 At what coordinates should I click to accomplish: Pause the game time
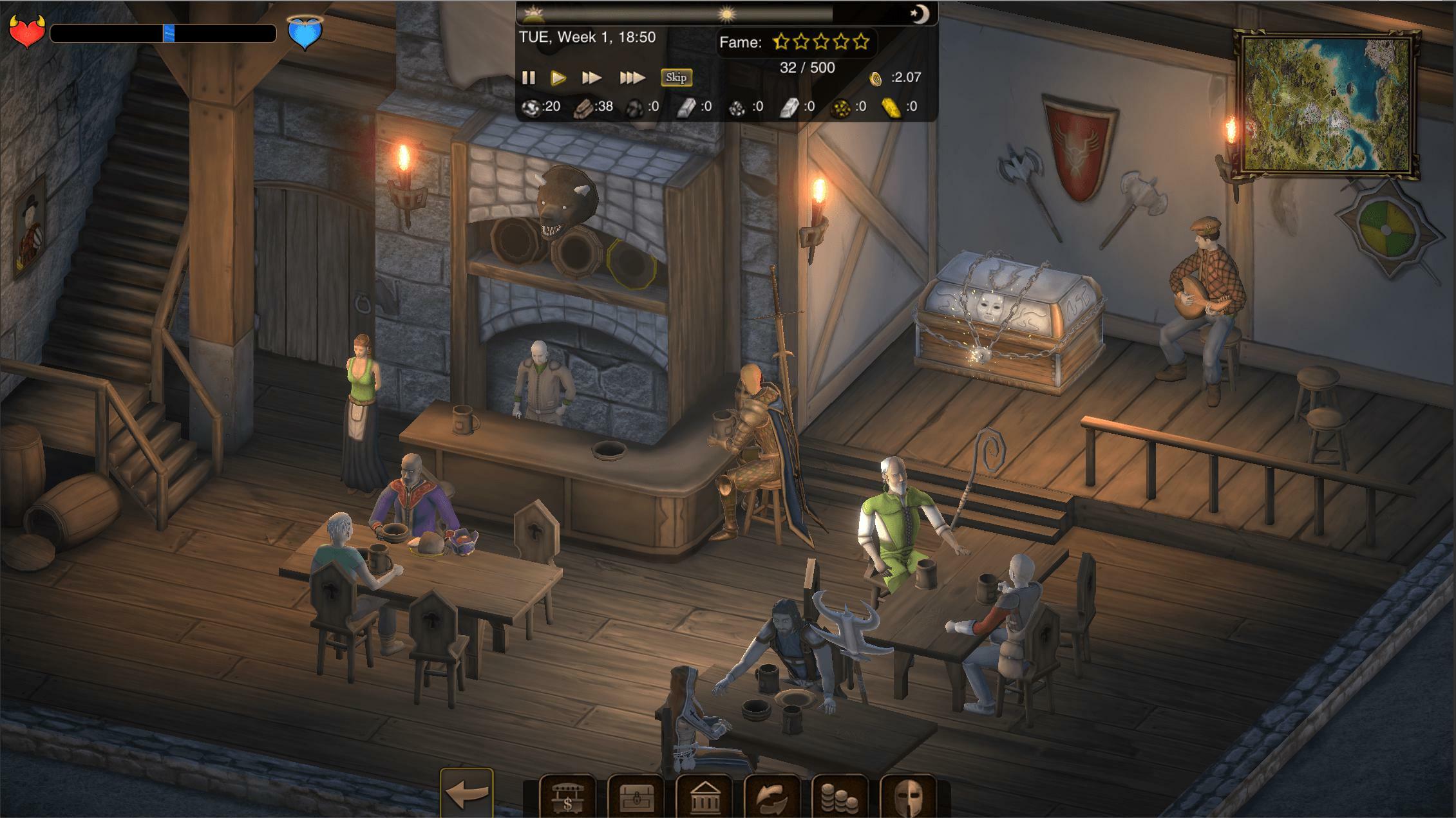click(529, 77)
